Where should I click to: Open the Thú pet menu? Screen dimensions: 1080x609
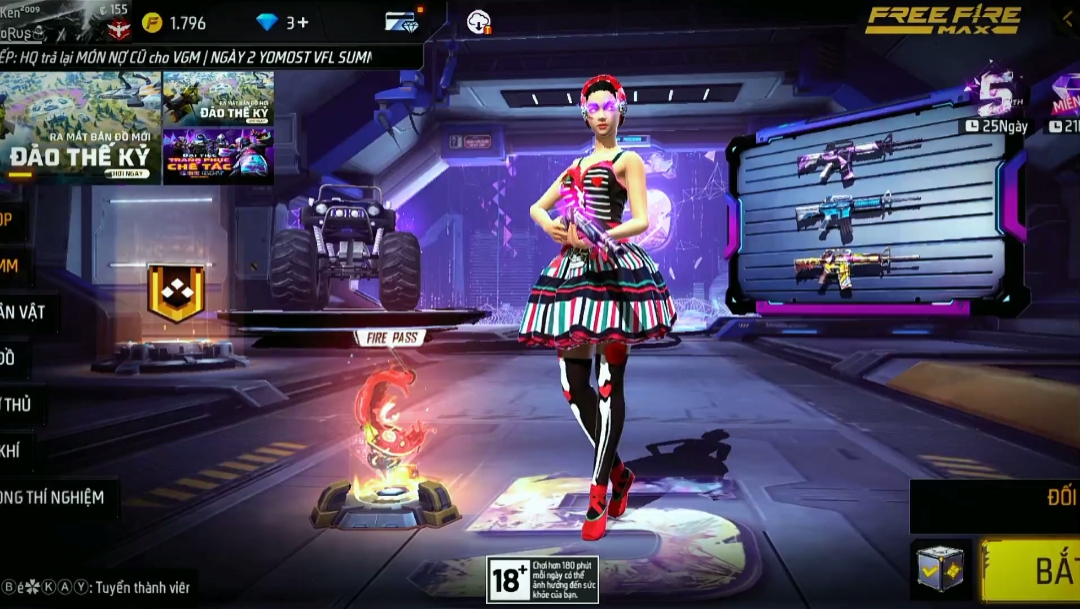(x=20, y=405)
